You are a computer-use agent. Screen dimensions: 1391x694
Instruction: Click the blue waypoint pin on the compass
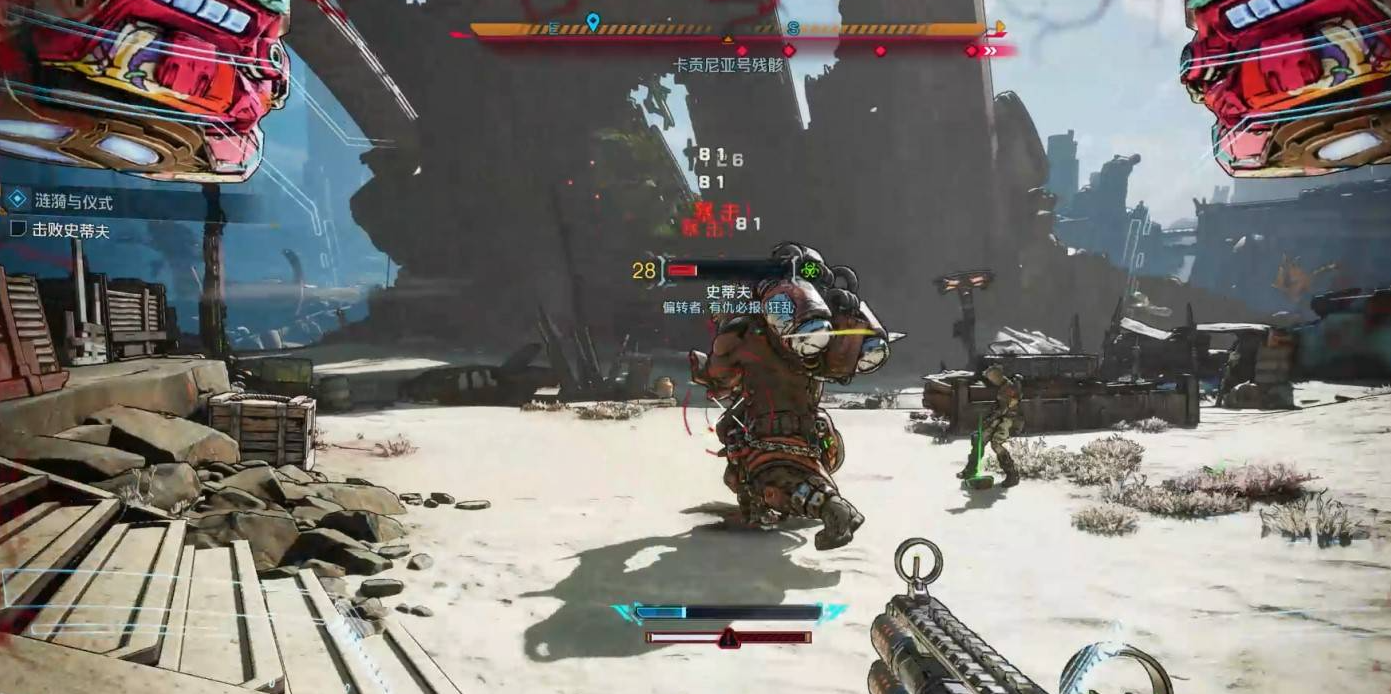[593, 22]
